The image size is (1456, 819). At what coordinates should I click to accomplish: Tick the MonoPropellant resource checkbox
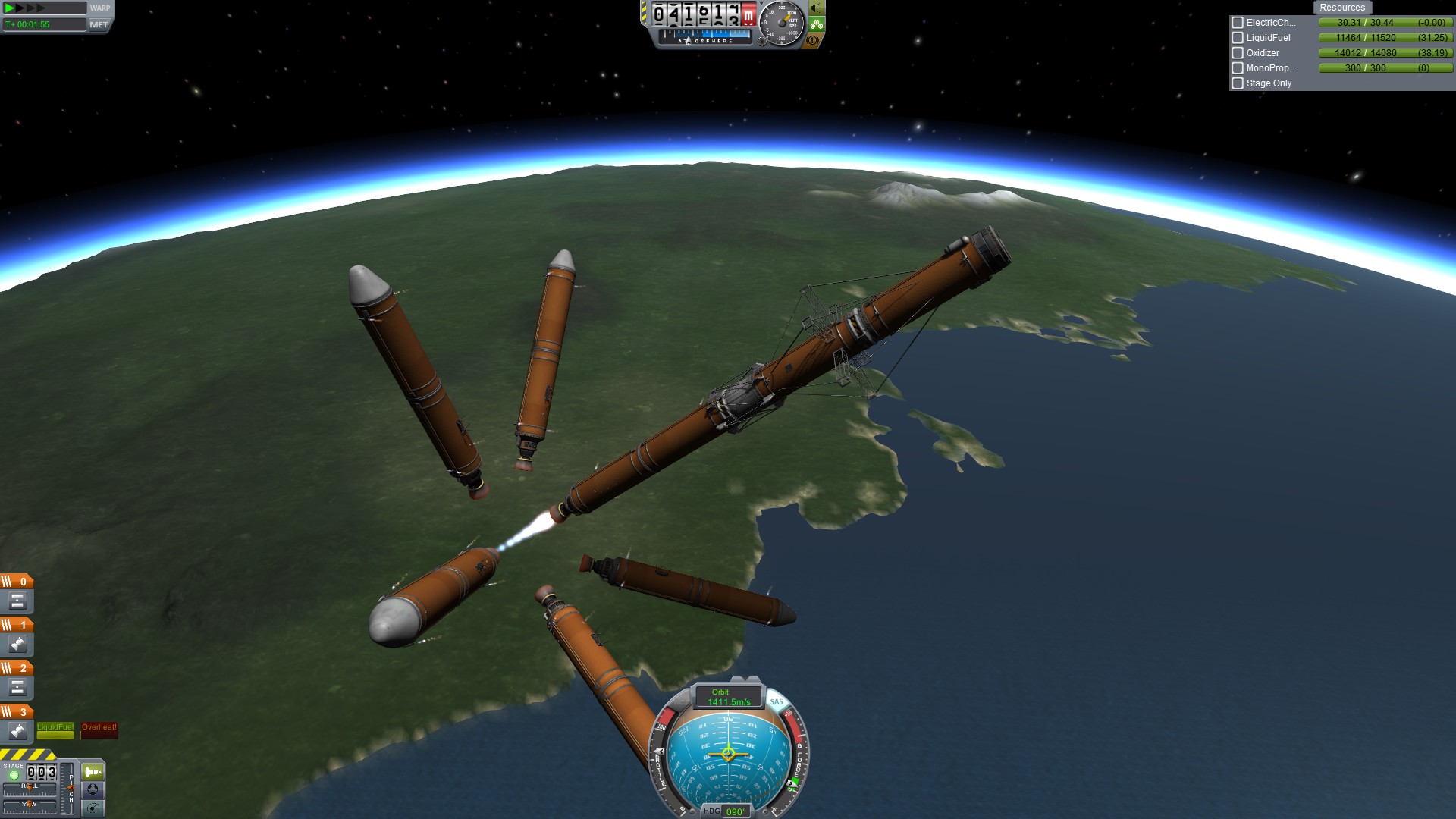[1238, 68]
